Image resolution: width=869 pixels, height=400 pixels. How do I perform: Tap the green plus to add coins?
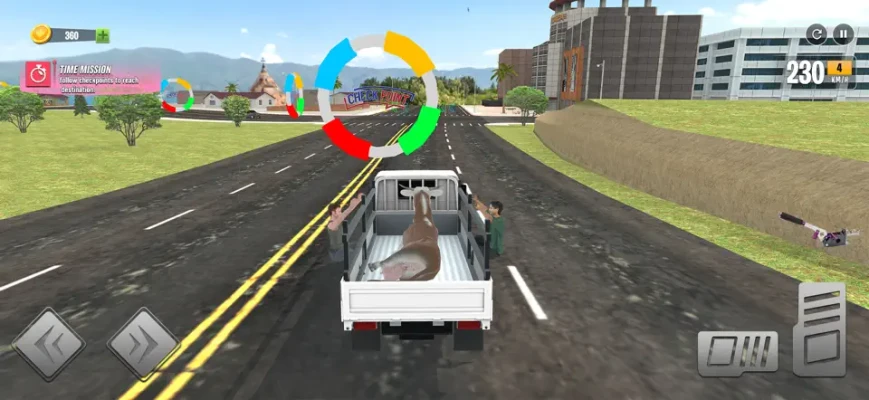pyautogui.click(x=103, y=36)
